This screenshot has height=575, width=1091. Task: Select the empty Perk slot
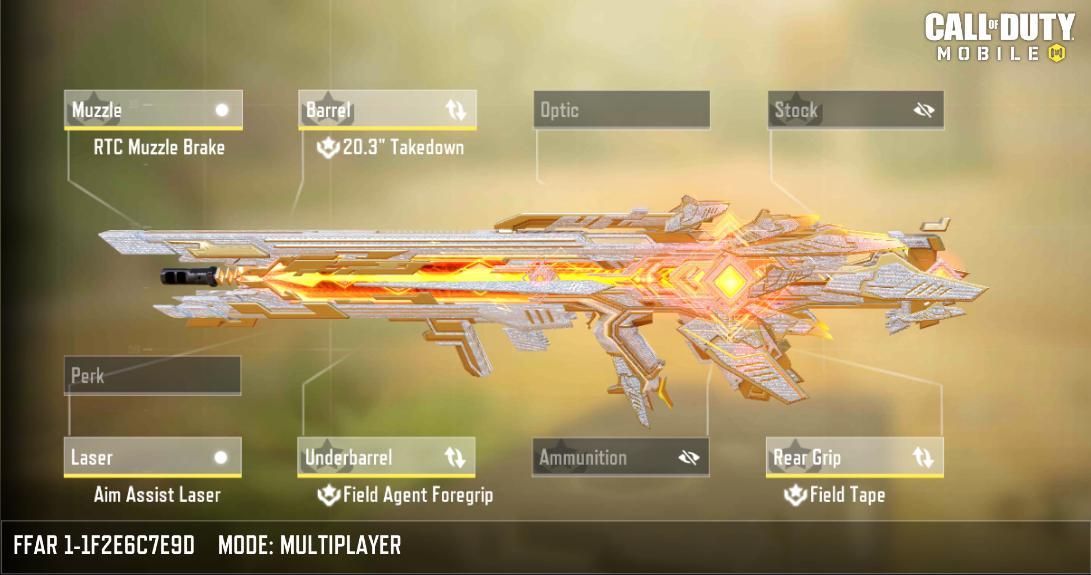click(152, 376)
